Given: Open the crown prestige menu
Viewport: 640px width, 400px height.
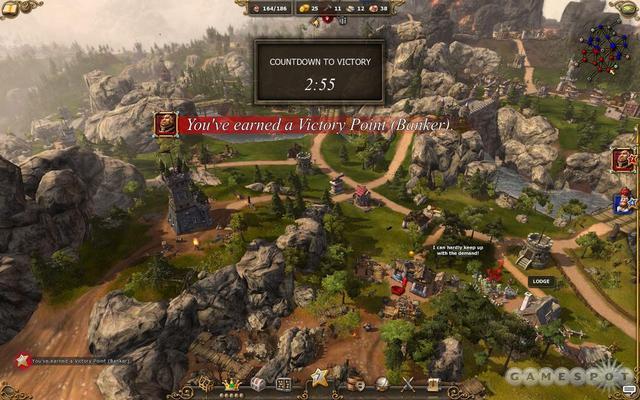Looking at the screenshot, I should [x=233, y=383].
